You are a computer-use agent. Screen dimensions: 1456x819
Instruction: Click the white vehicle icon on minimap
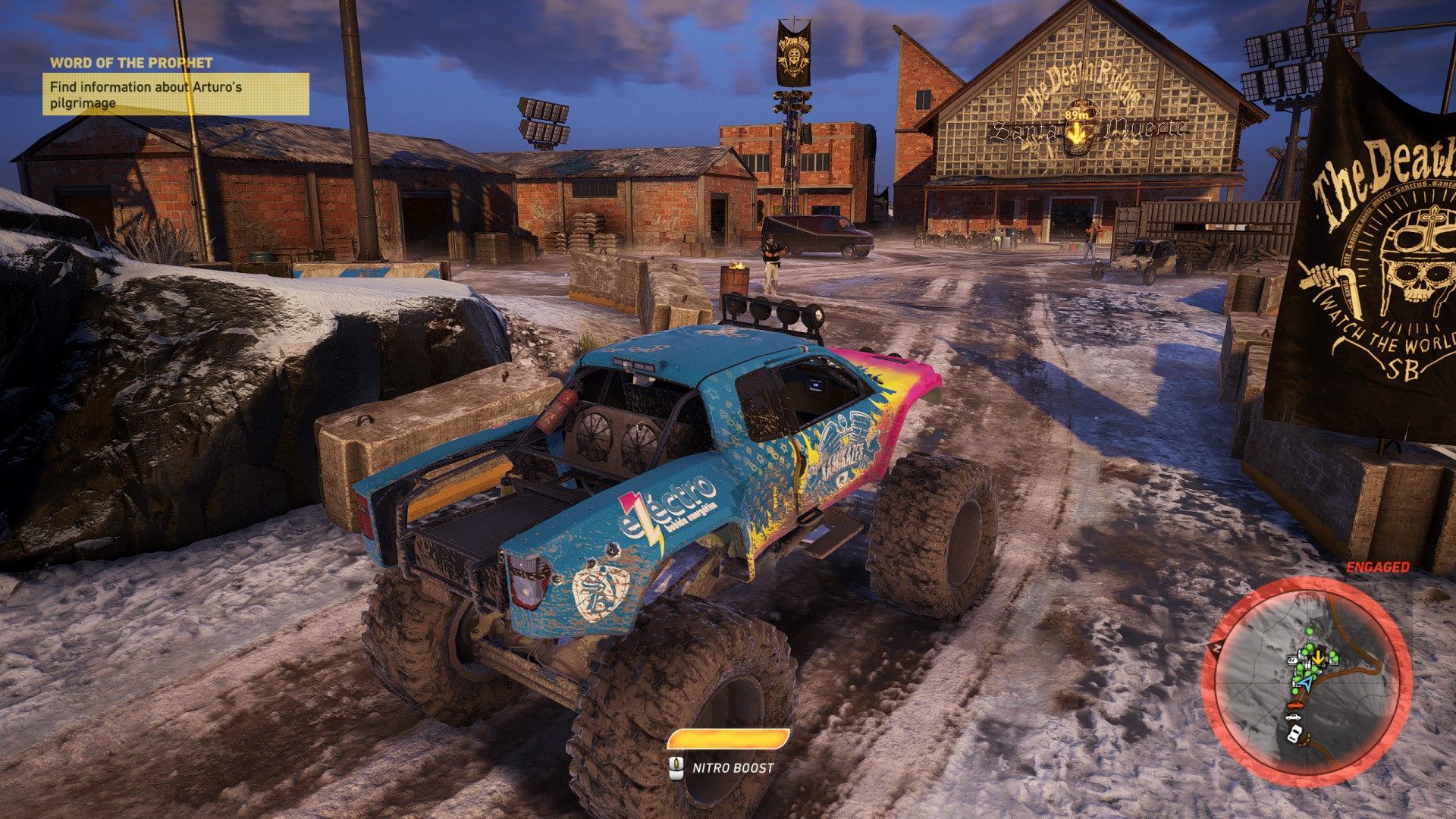click(1294, 733)
